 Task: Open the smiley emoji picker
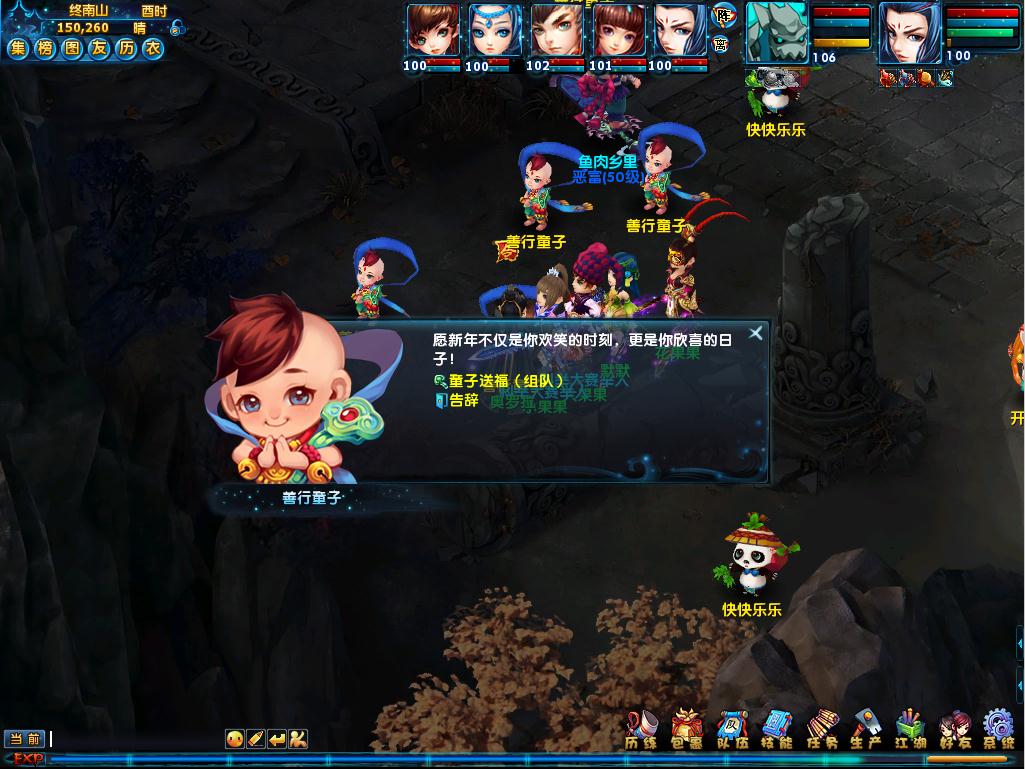(234, 739)
